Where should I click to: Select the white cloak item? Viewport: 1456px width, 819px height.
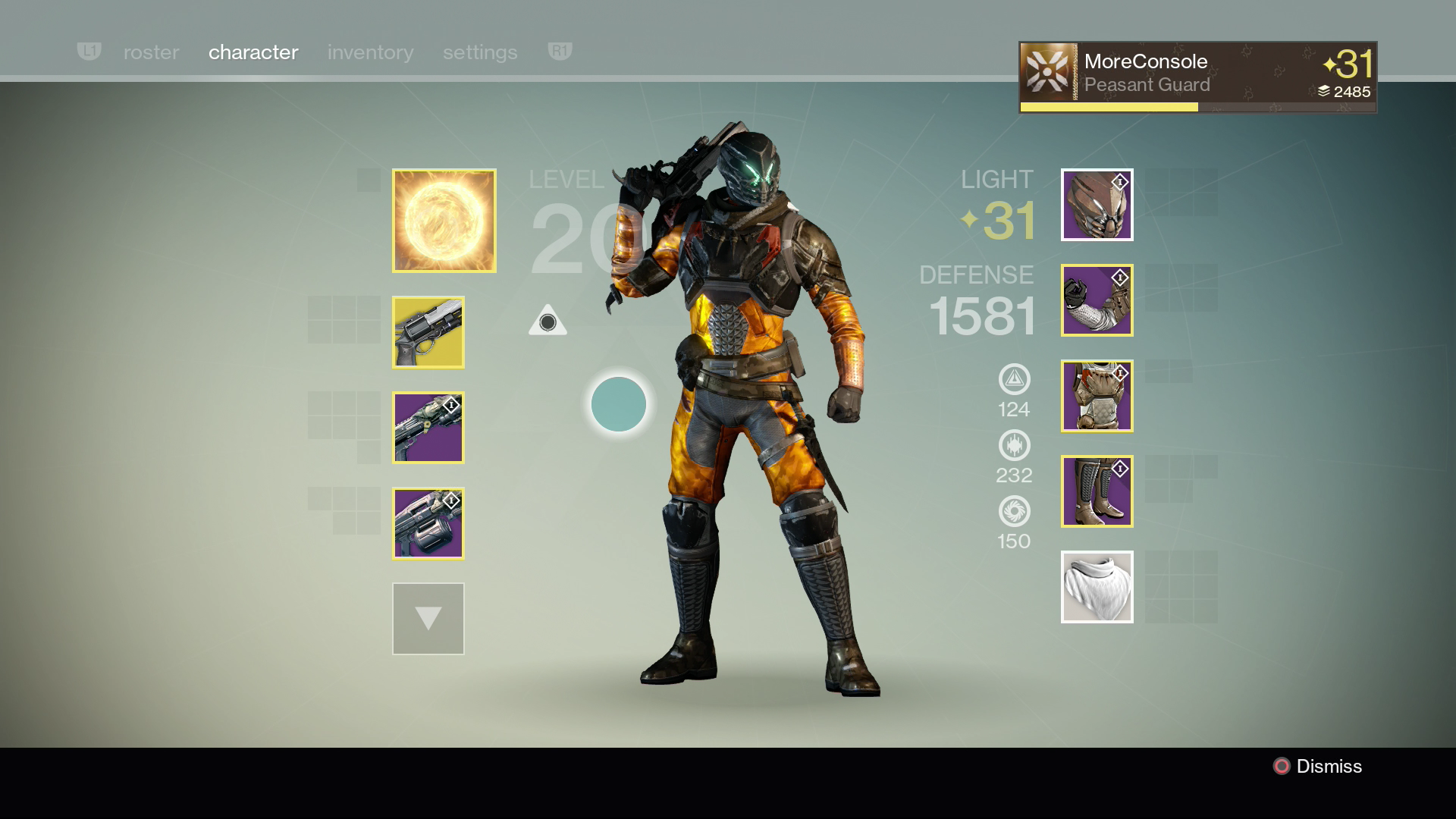[x=1097, y=587]
